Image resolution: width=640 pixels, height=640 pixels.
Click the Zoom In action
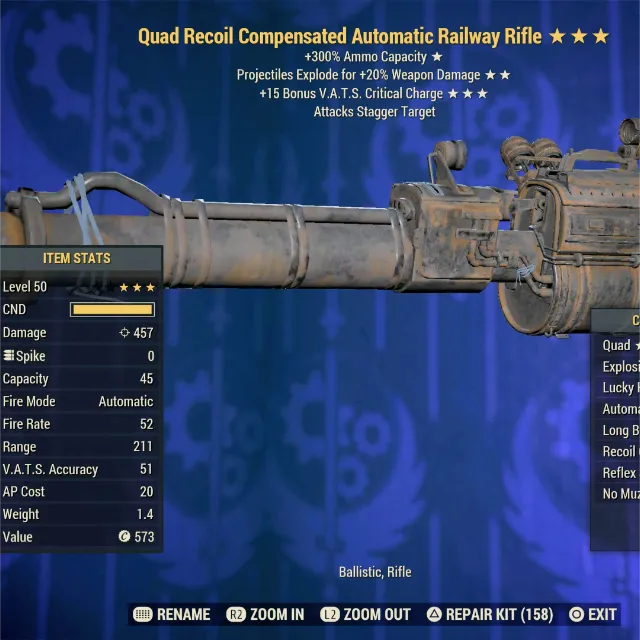[x=266, y=614]
